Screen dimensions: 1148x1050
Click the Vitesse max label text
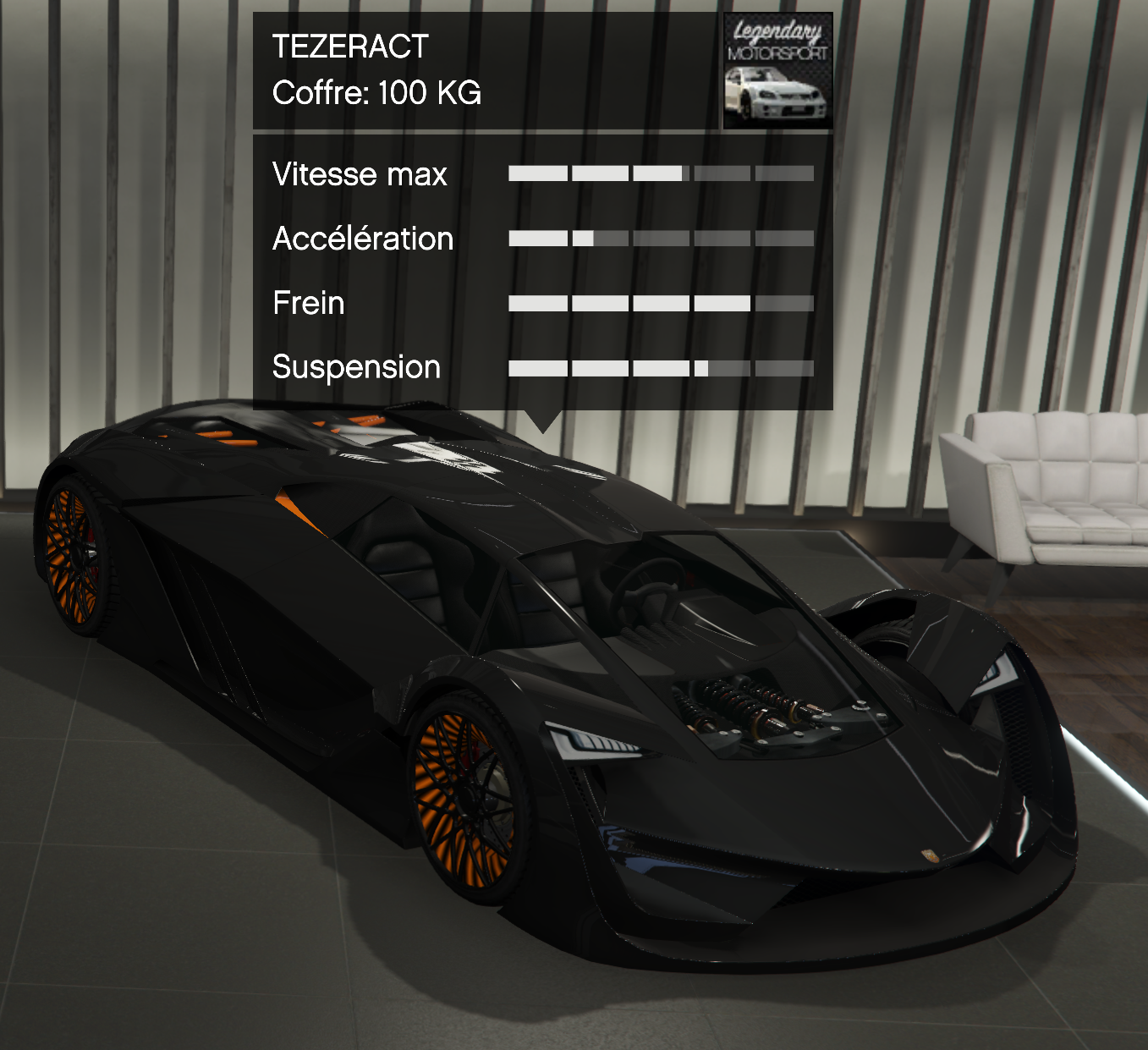click(359, 175)
